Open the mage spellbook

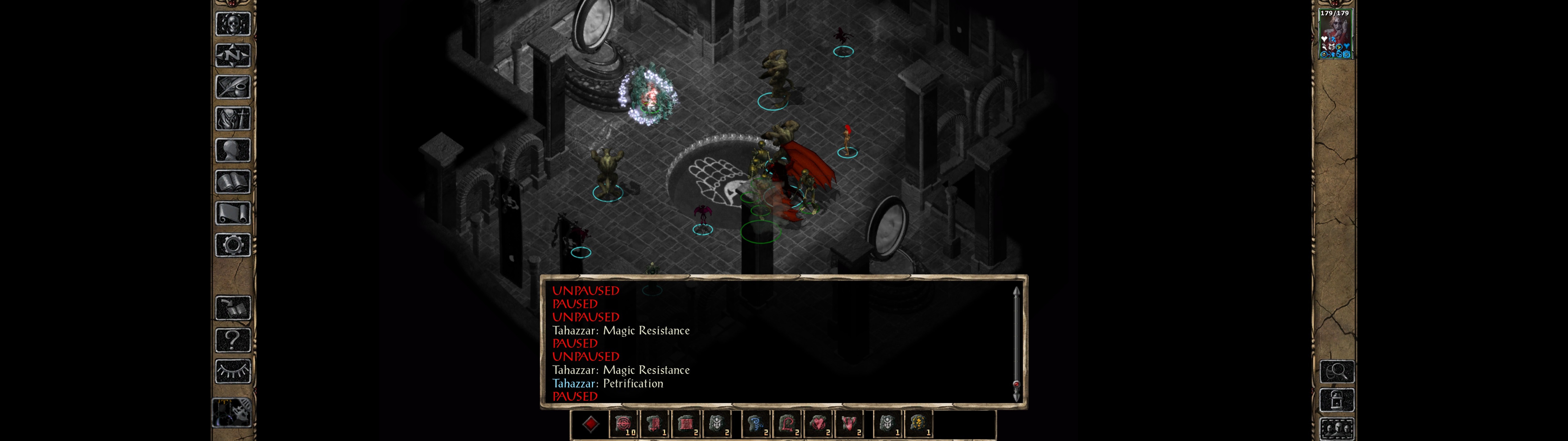(x=232, y=182)
